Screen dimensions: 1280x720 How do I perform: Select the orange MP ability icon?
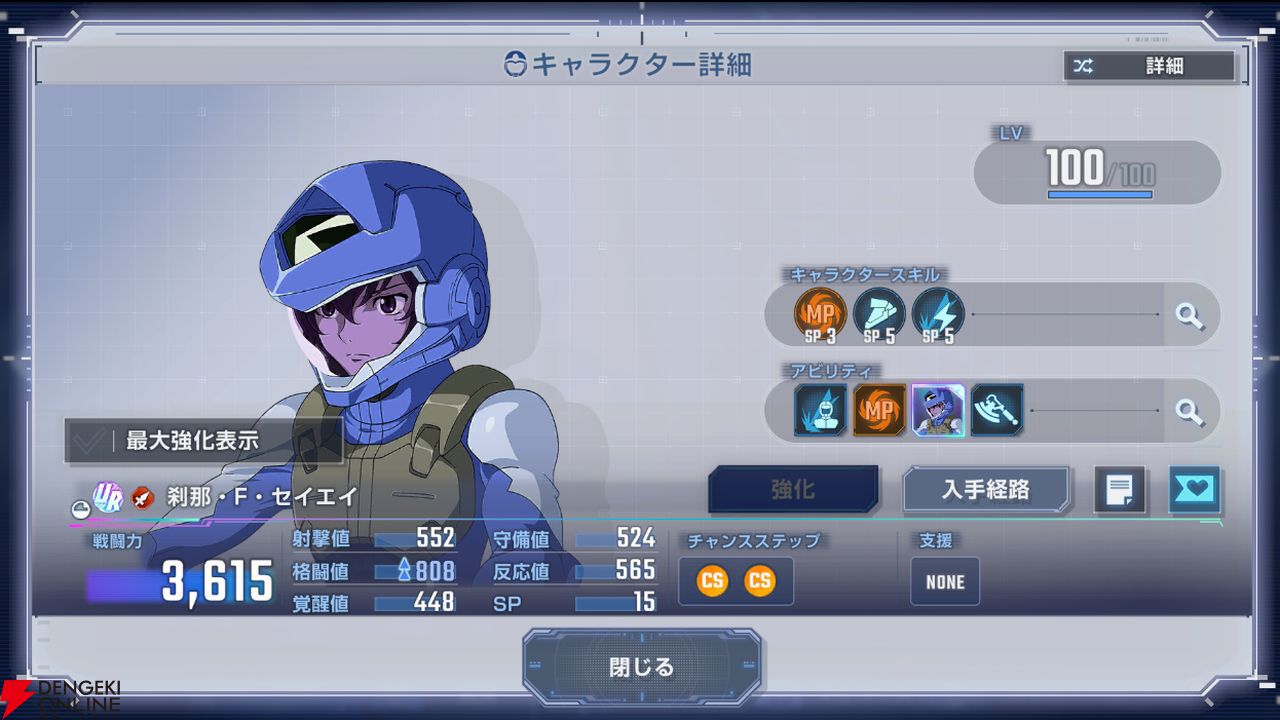coord(879,410)
